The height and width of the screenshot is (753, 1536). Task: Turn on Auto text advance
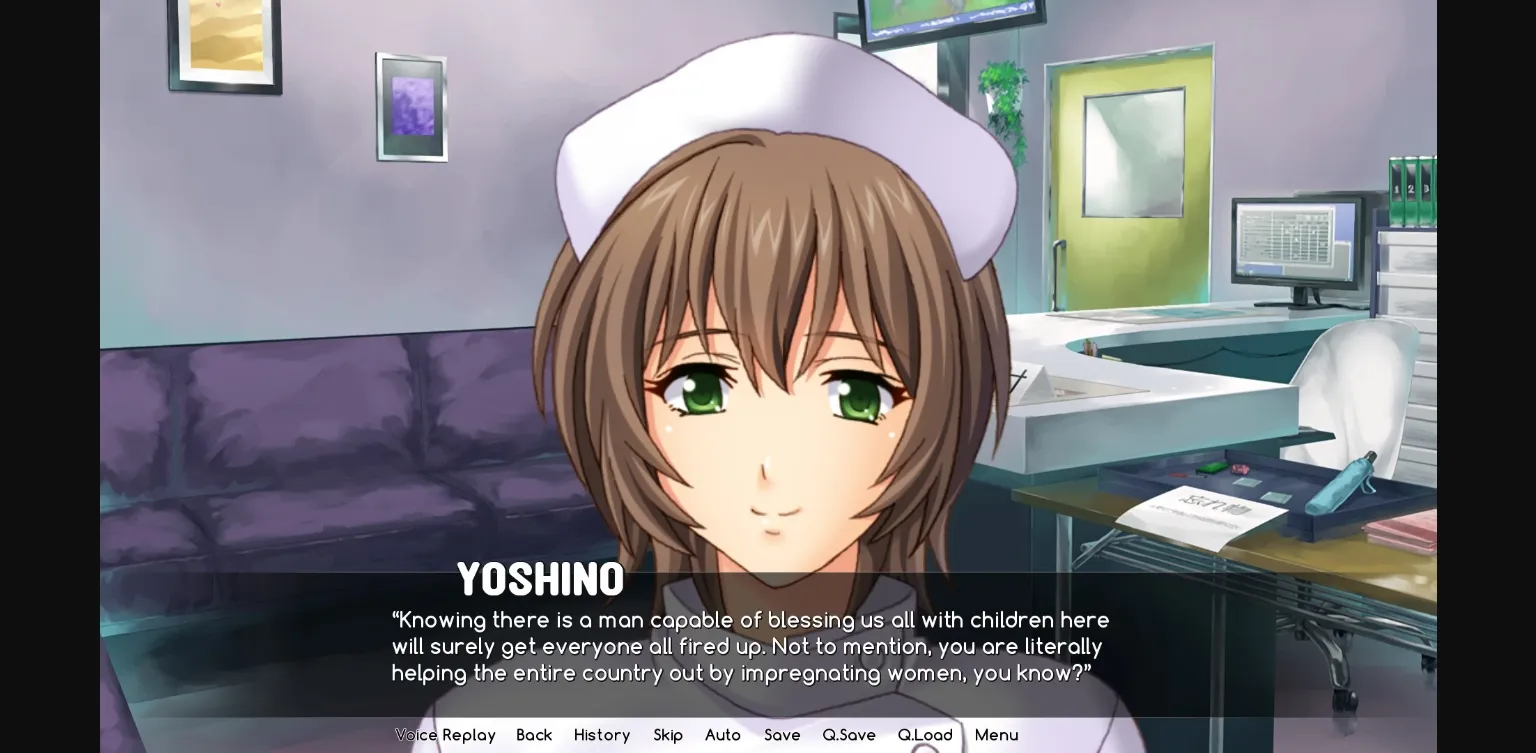coord(722,735)
